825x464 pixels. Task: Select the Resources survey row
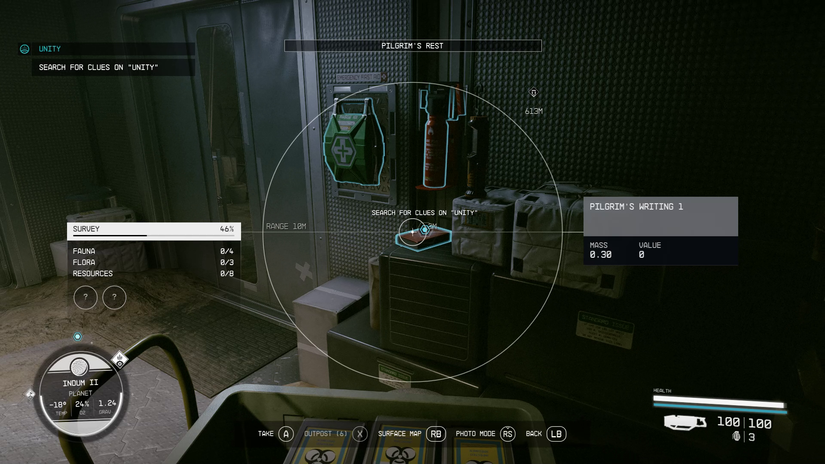click(153, 273)
